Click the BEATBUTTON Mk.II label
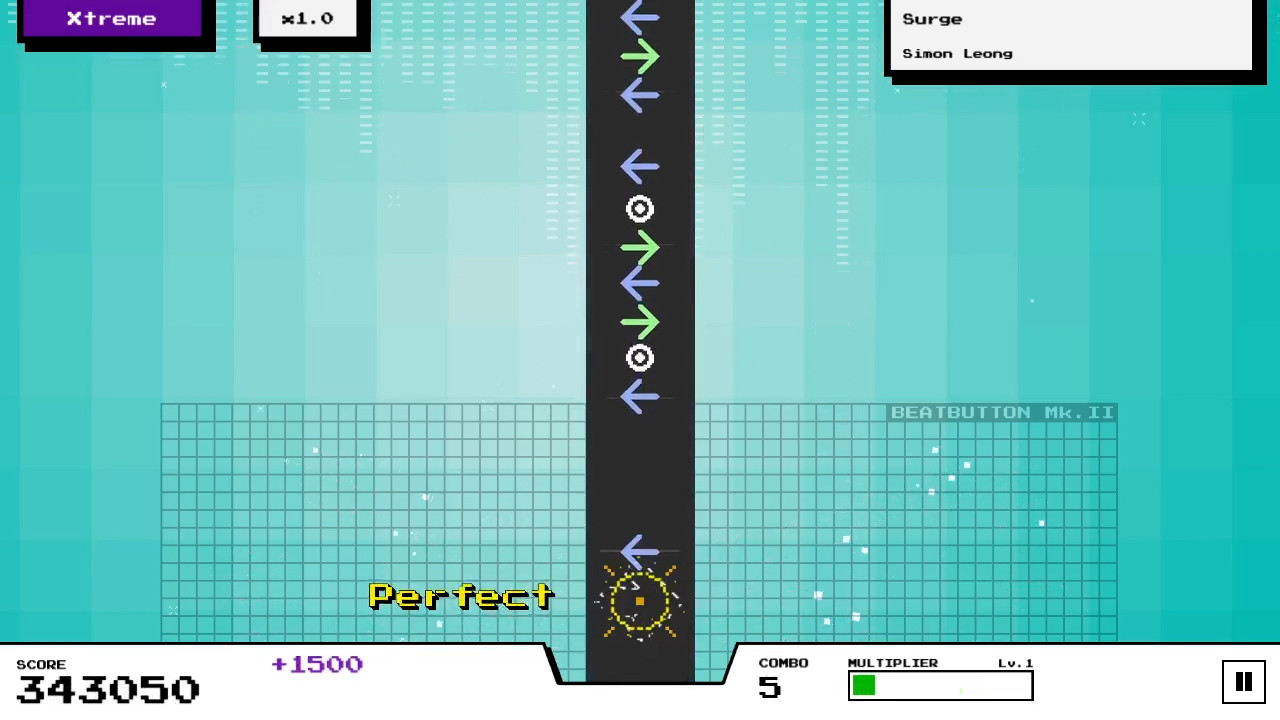 click(1001, 412)
